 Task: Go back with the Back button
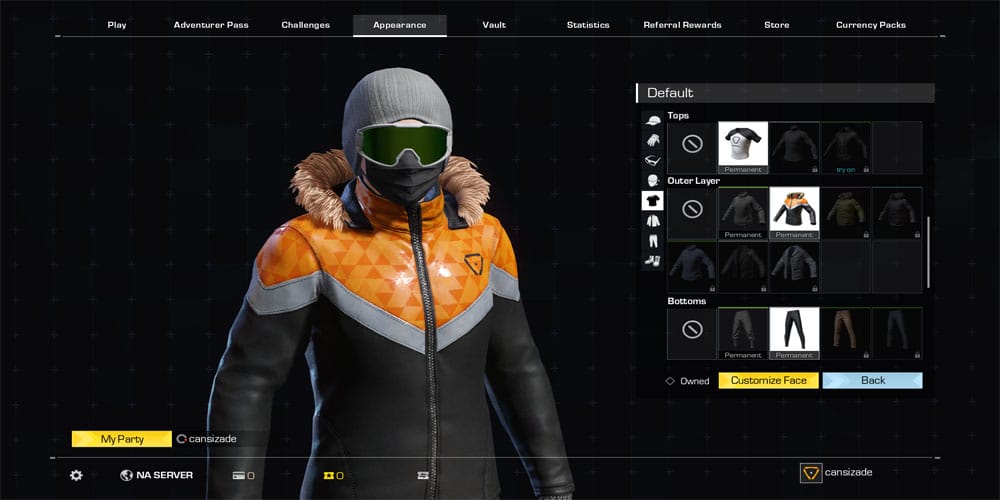click(x=872, y=381)
